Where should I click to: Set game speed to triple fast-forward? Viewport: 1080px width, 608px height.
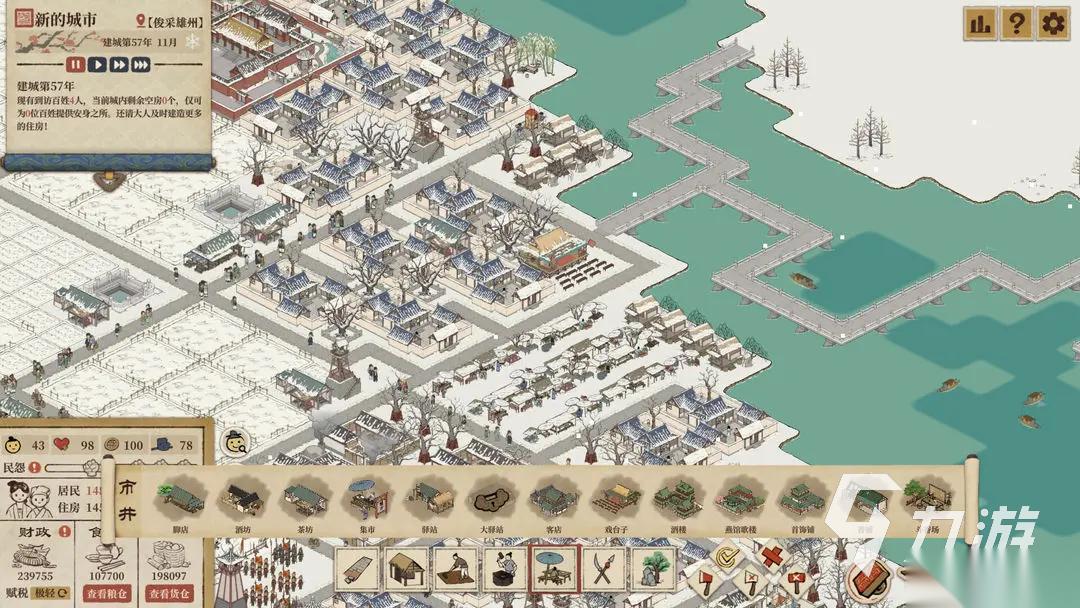tap(141, 64)
